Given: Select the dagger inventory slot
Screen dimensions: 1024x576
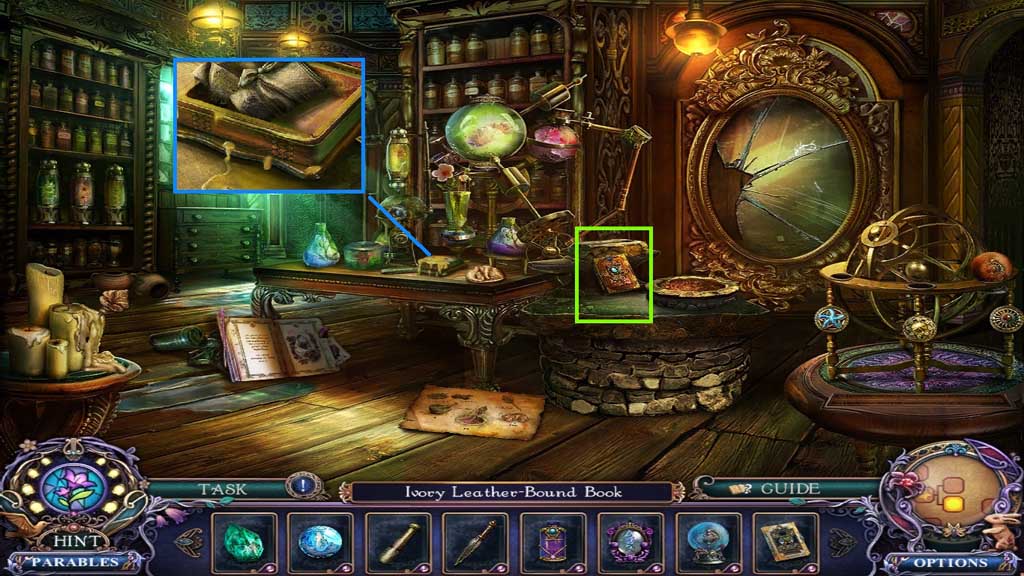Looking at the screenshot, I should (x=474, y=542).
